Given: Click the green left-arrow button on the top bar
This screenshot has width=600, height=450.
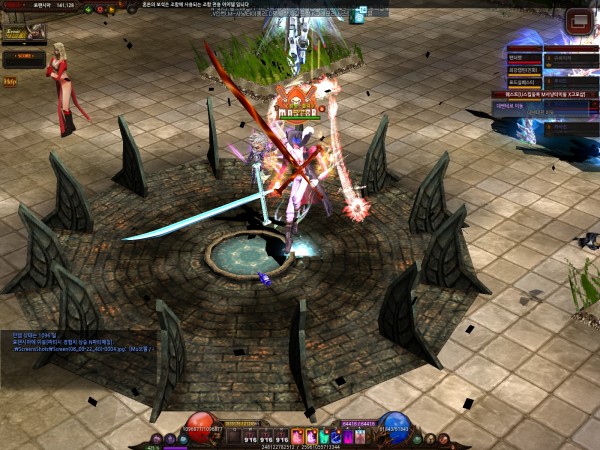Looking at the screenshot, I should pyautogui.click(x=88, y=9).
